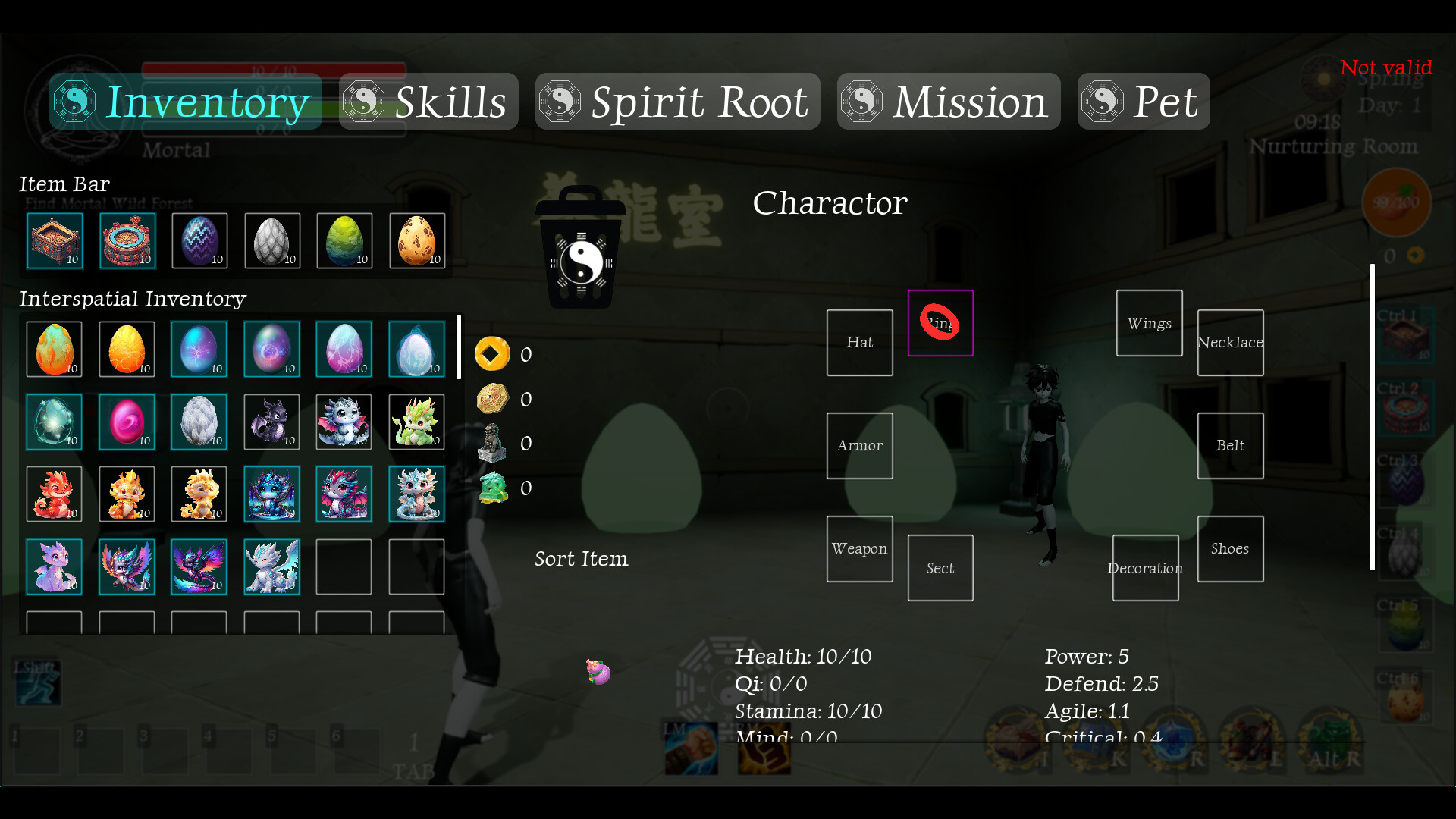Screen dimensions: 1456x819
Task: Switch to the Skills tab
Action: click(428, 101)
